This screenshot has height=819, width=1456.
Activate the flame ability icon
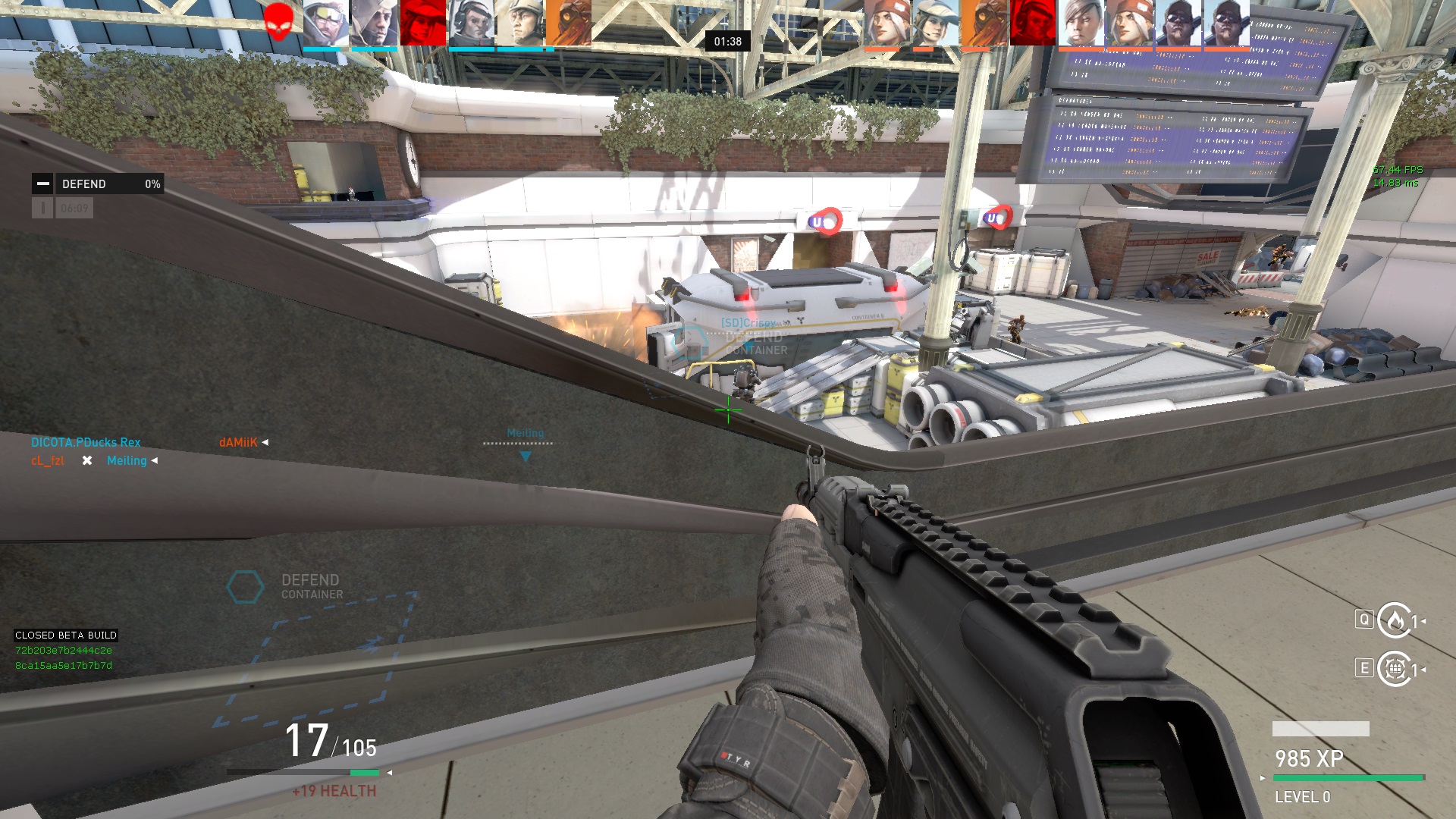click(x=1394, y=621)
